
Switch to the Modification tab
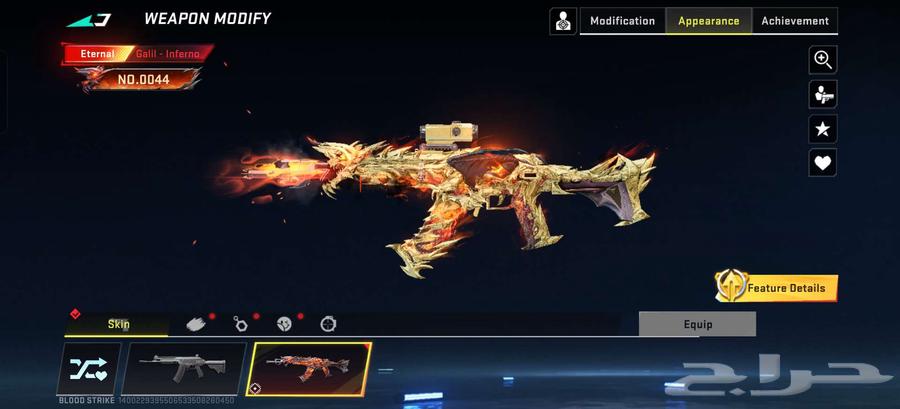(622, 21)
